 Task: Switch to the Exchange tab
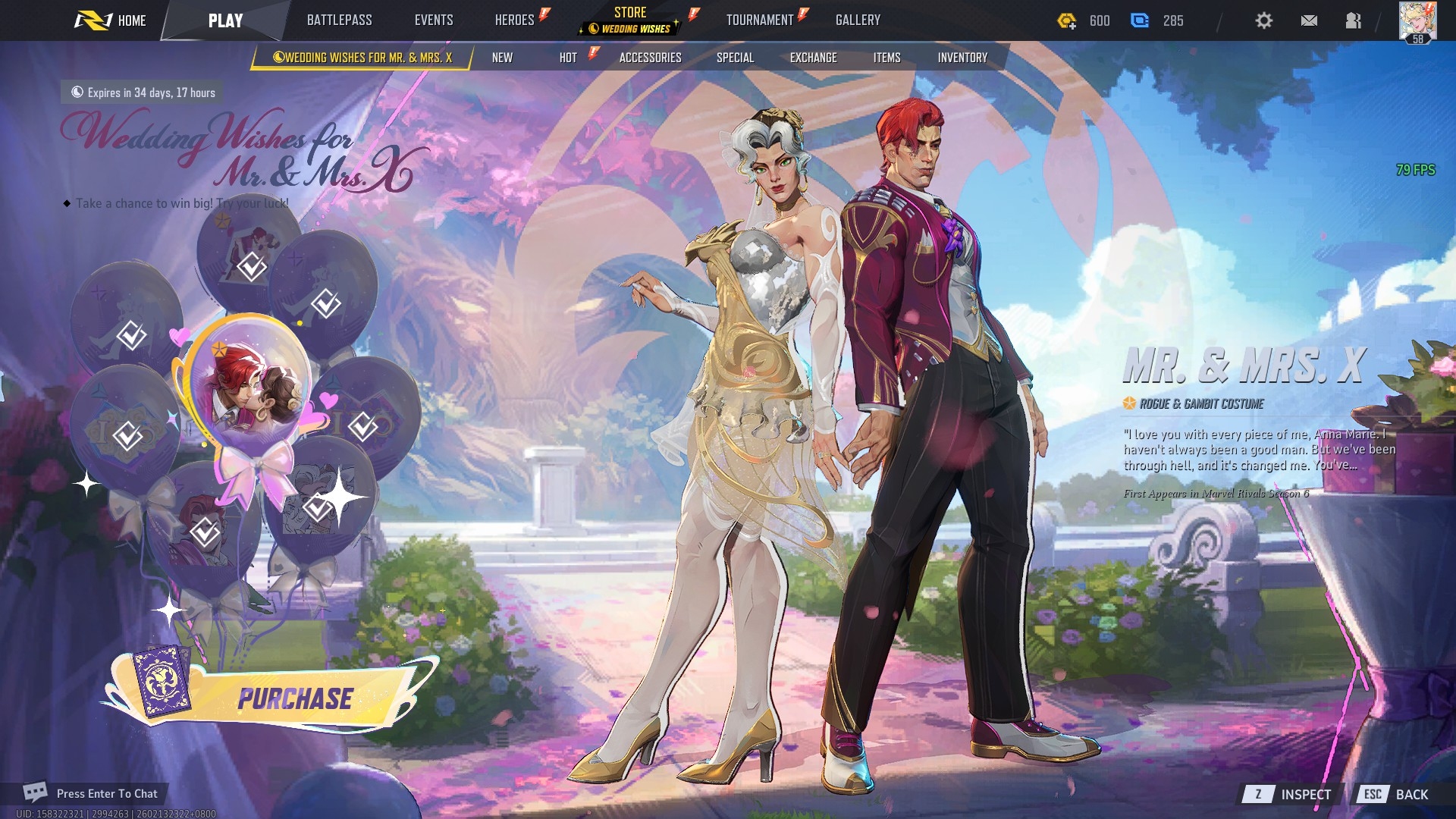click(x=813, y=58)
